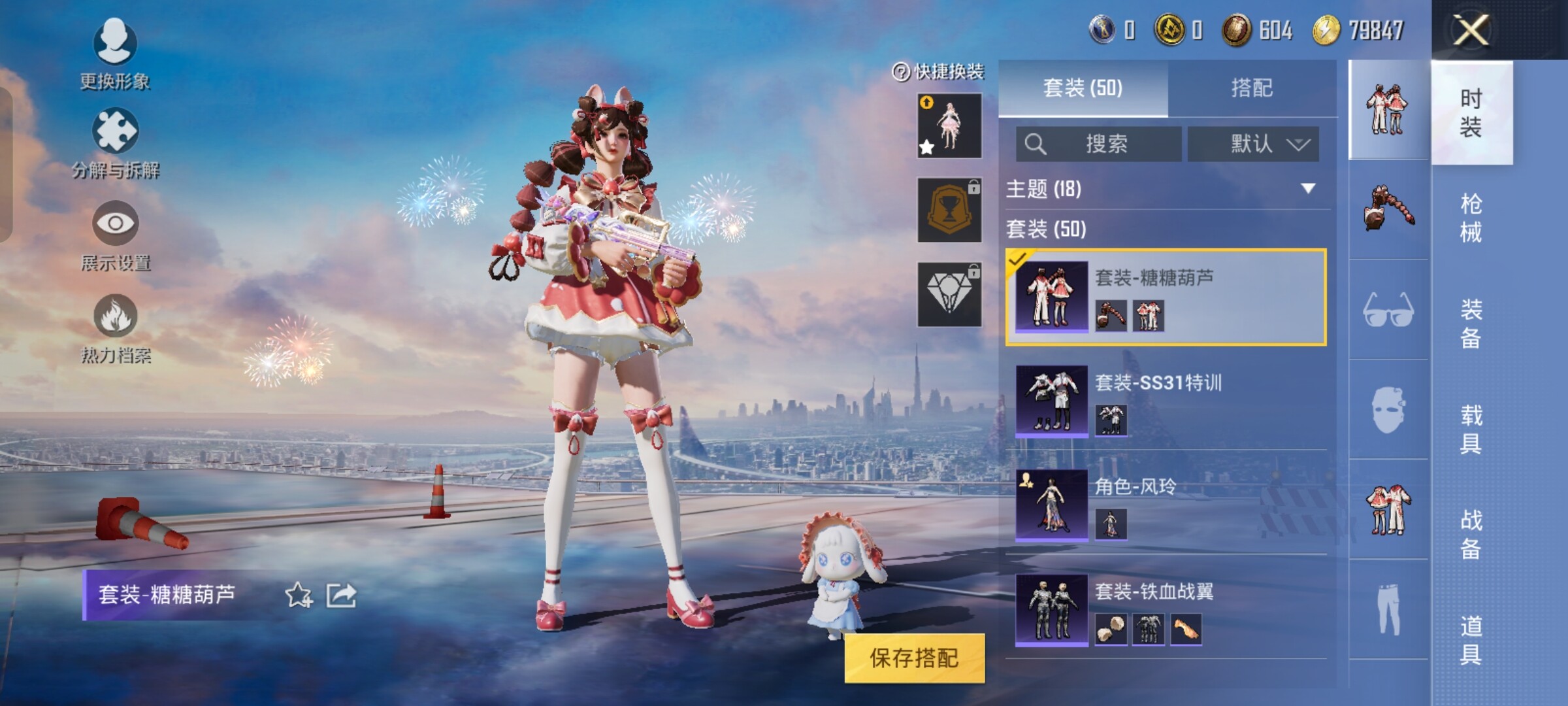Favorite the outfit with the star icon
Image resolution: width=1568 pixels, height=706 pixels.
[x=299, y=595]
